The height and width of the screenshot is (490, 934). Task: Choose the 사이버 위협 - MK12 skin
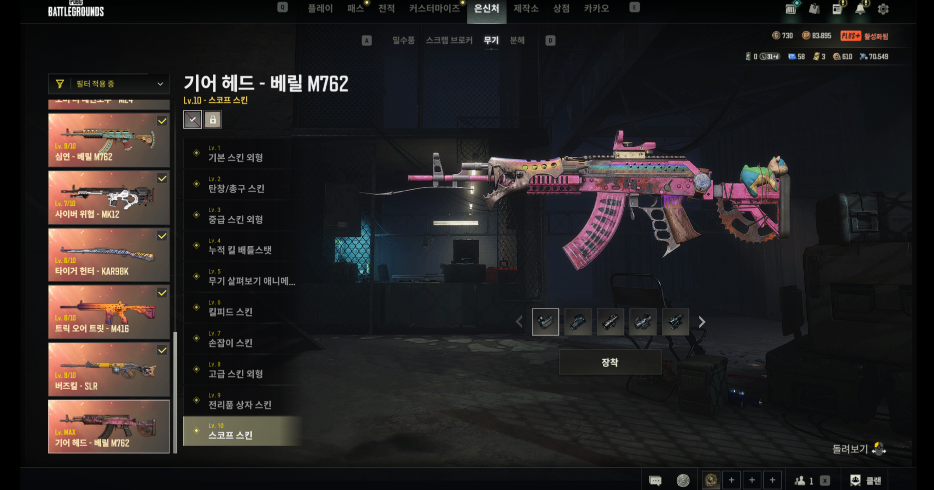click(x=109, y=197)
